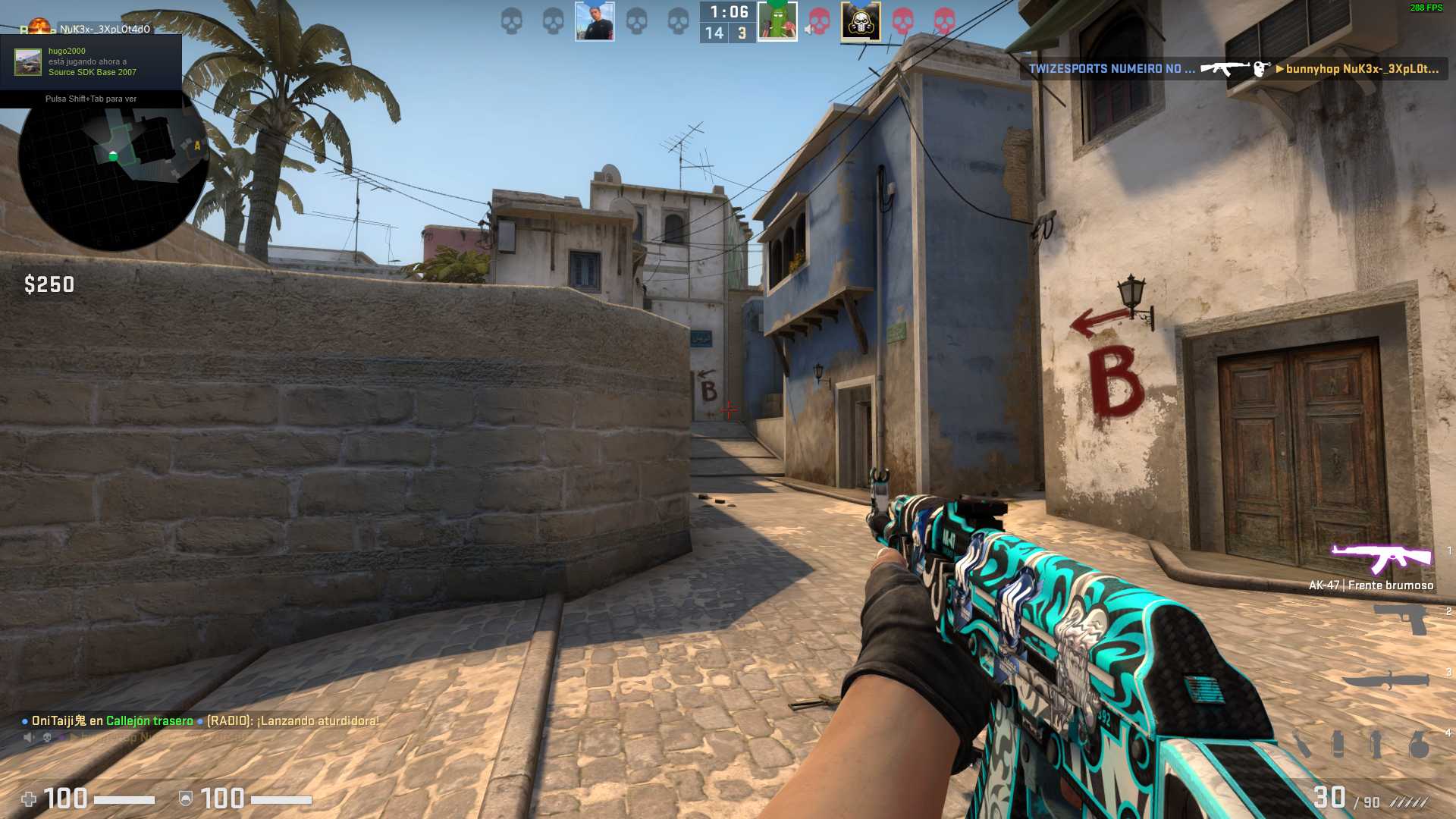
Task: Click the alive teammate's photo avatar
Action: (x=595, y=21)
